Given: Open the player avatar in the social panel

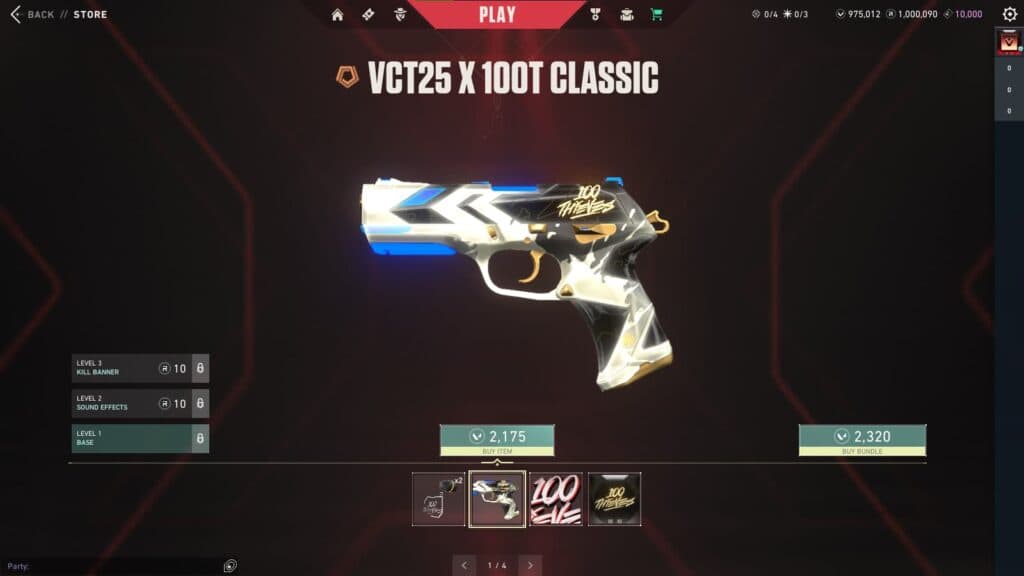Looking at the screenshot, I should tap(1008, 42).
